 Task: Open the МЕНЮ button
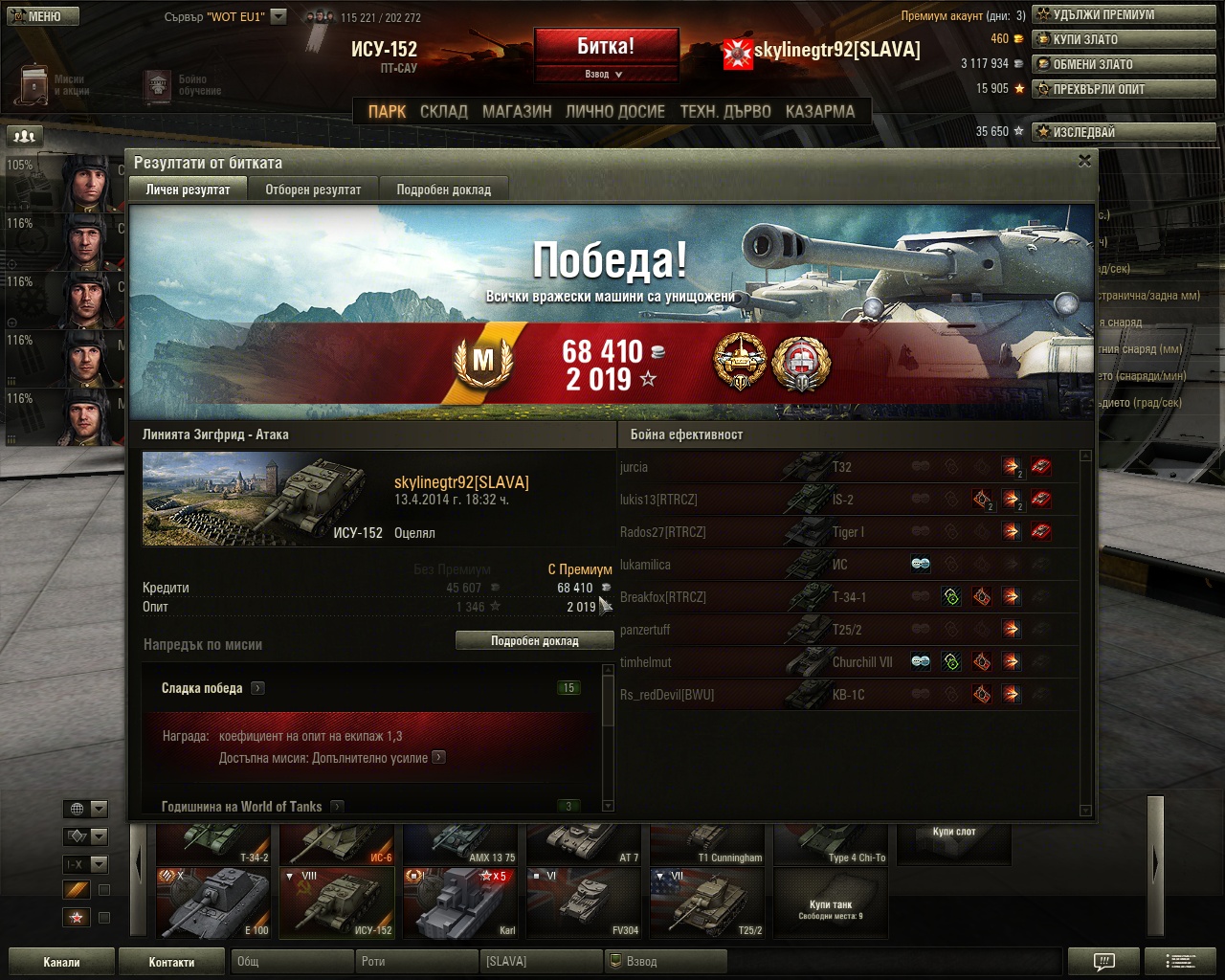point(39,16)
